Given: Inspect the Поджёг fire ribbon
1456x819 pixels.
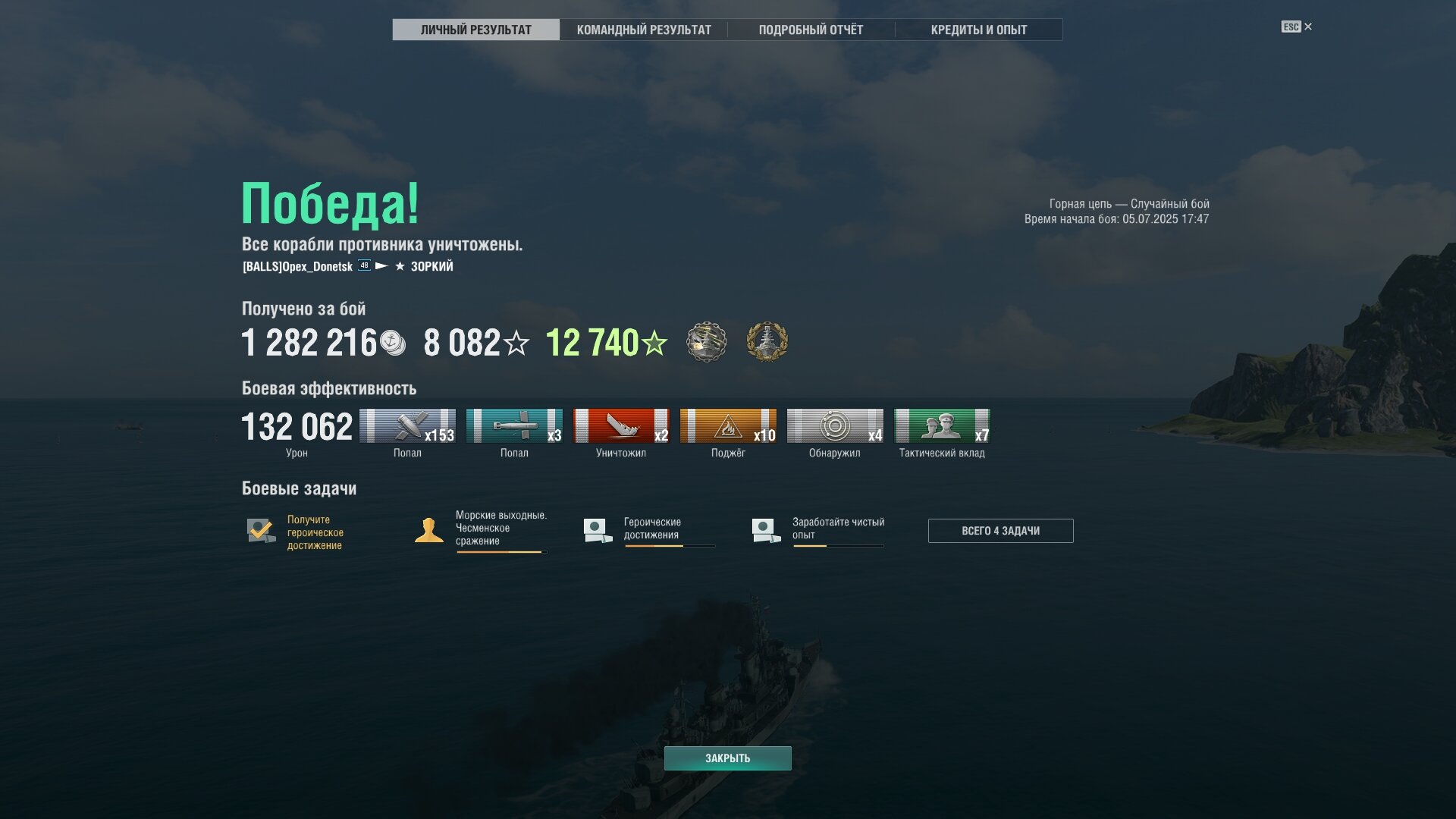Looking at the screenshot, I should click(728, 426).
